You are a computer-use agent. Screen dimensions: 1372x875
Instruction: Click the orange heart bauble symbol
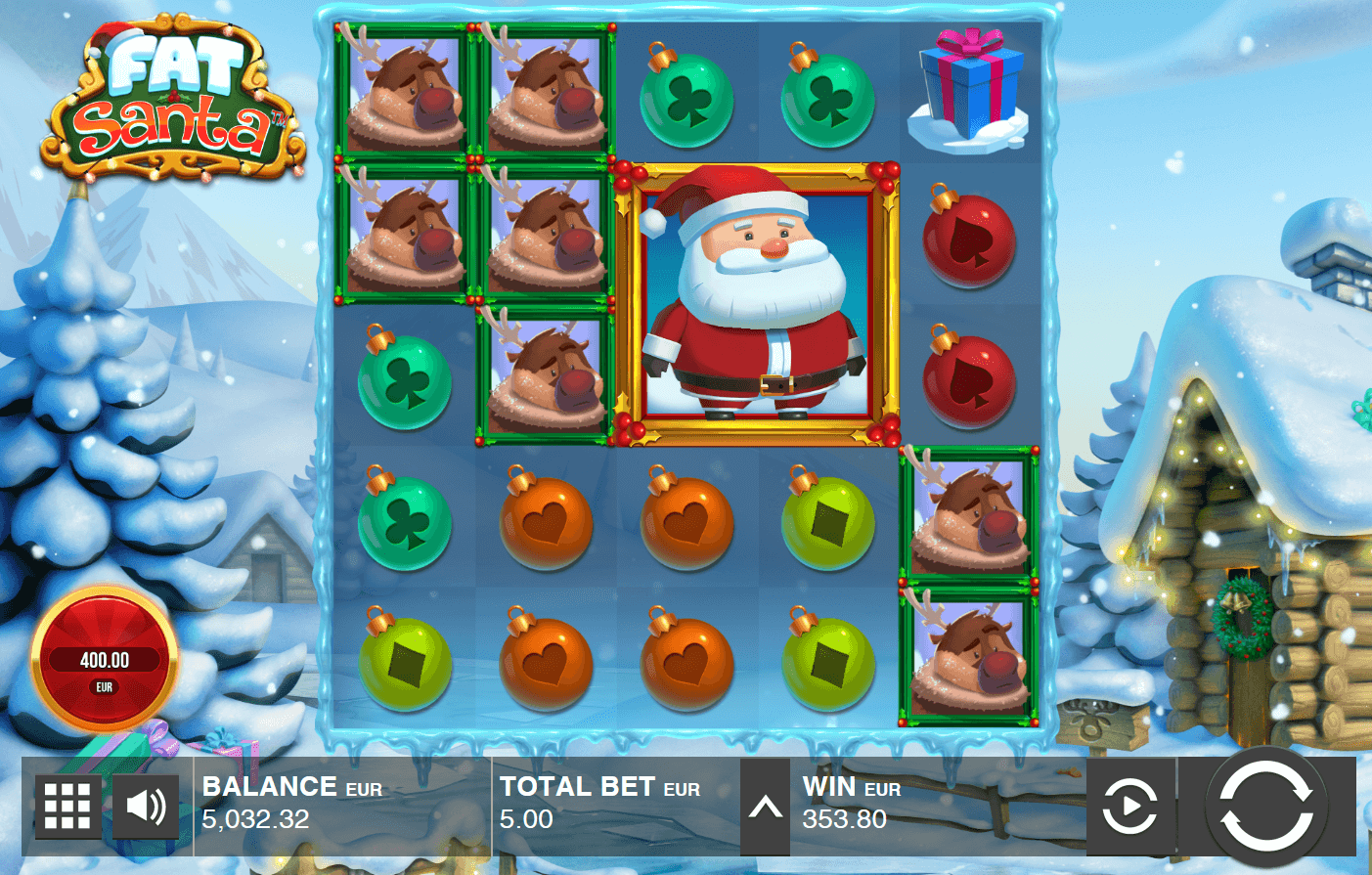[x=546, y=521]
